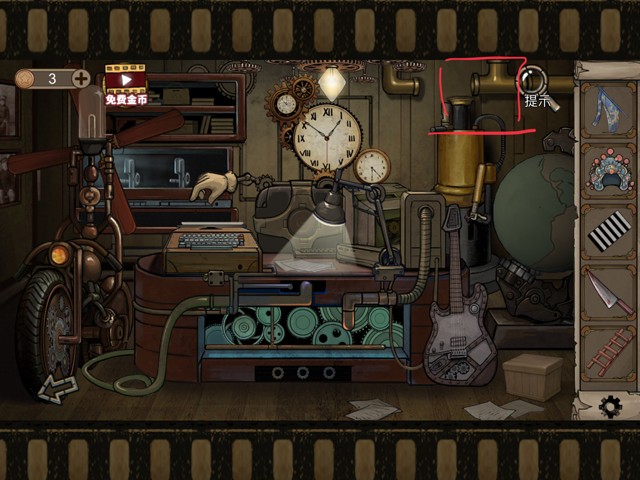Screen dimensions: 640x480
Task: Go back using the left arrow
Action: [57, 387]
